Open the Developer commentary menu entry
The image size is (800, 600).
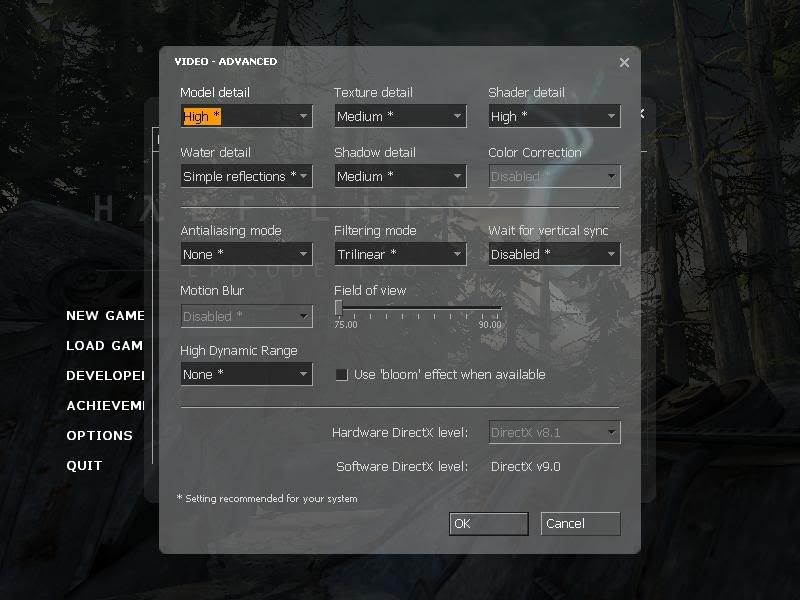pyautogui.click(x=105, y=376)
